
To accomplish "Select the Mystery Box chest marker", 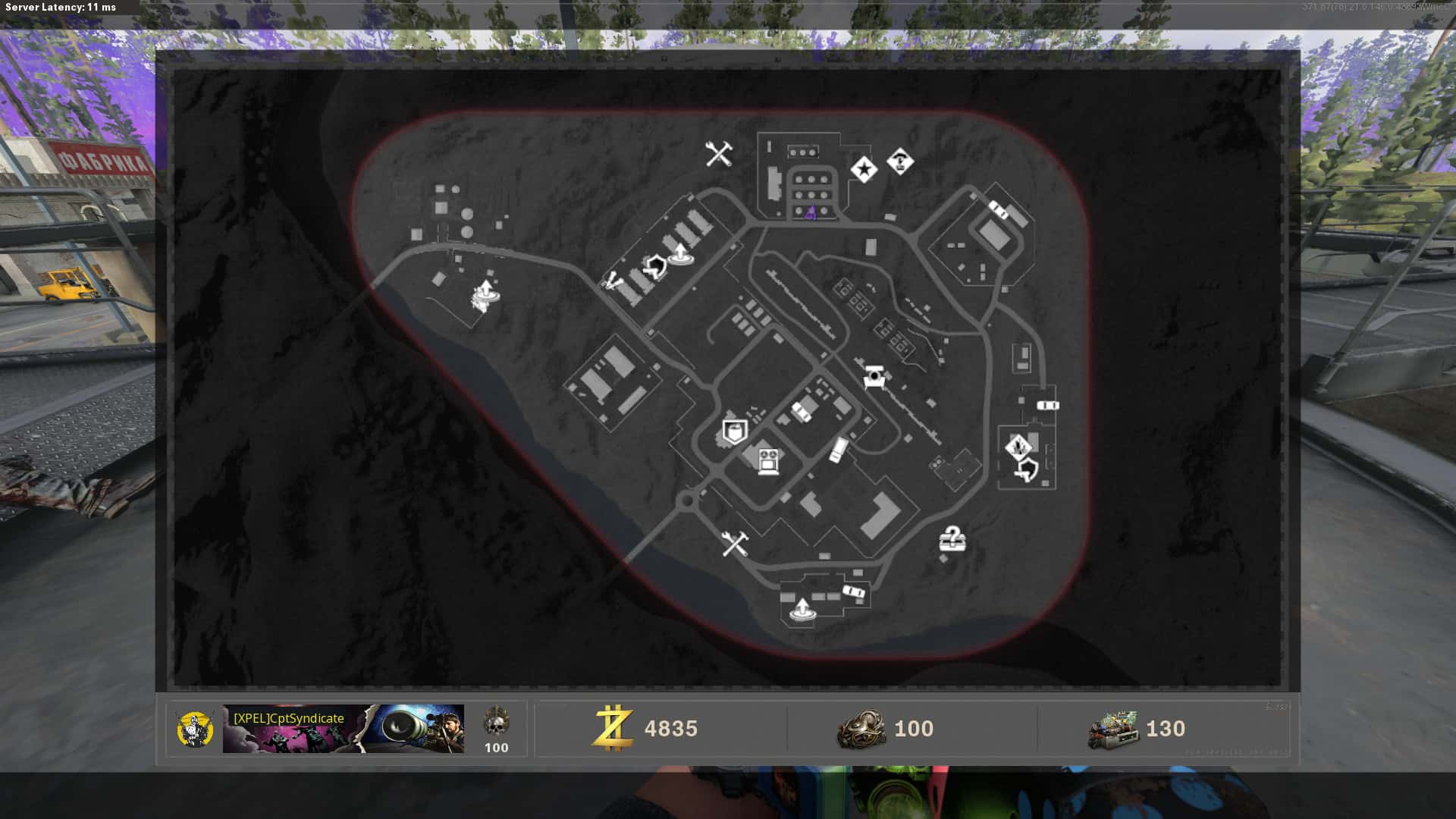I will 952,539.
